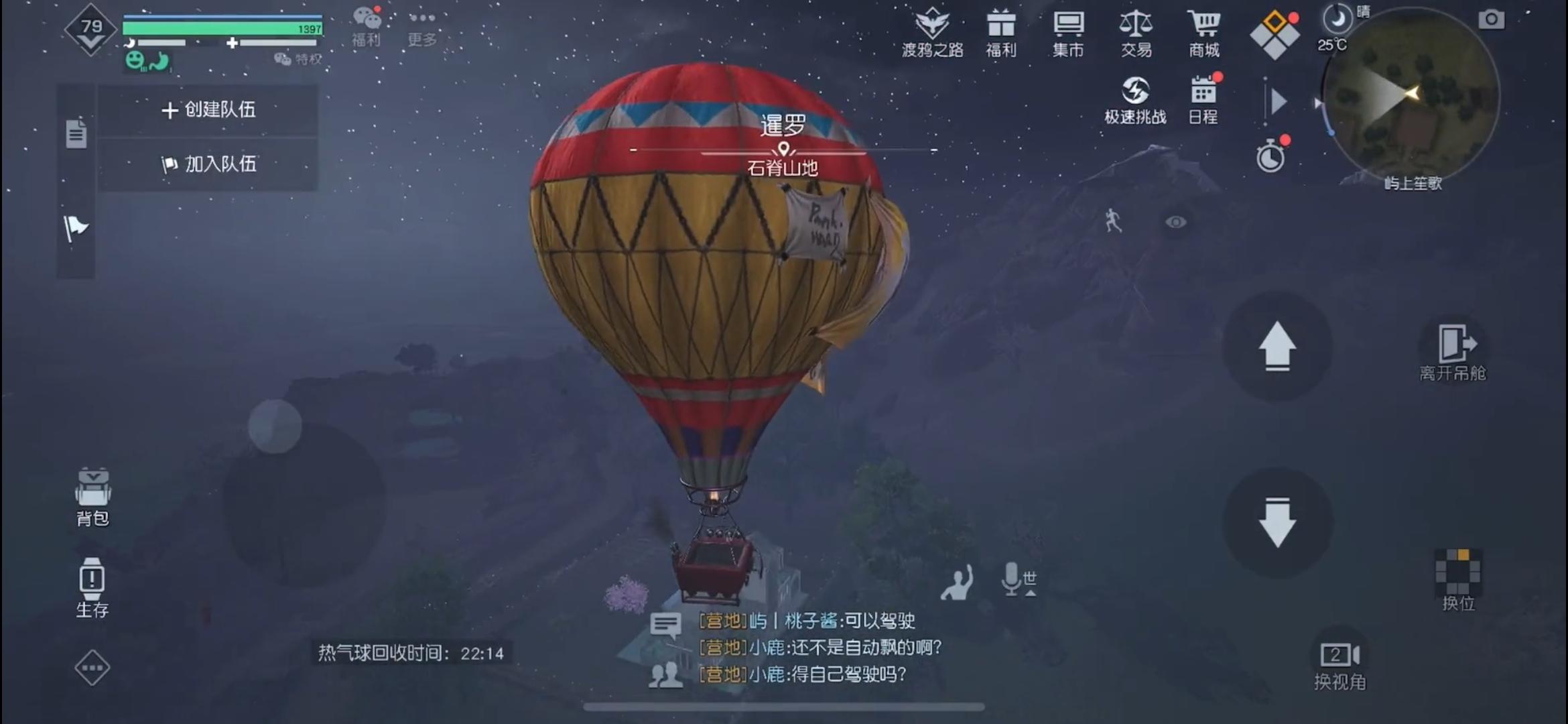
Task: Open the 渡鸦之路 event page
Action: pyautogui.click(x=931, y=30)
